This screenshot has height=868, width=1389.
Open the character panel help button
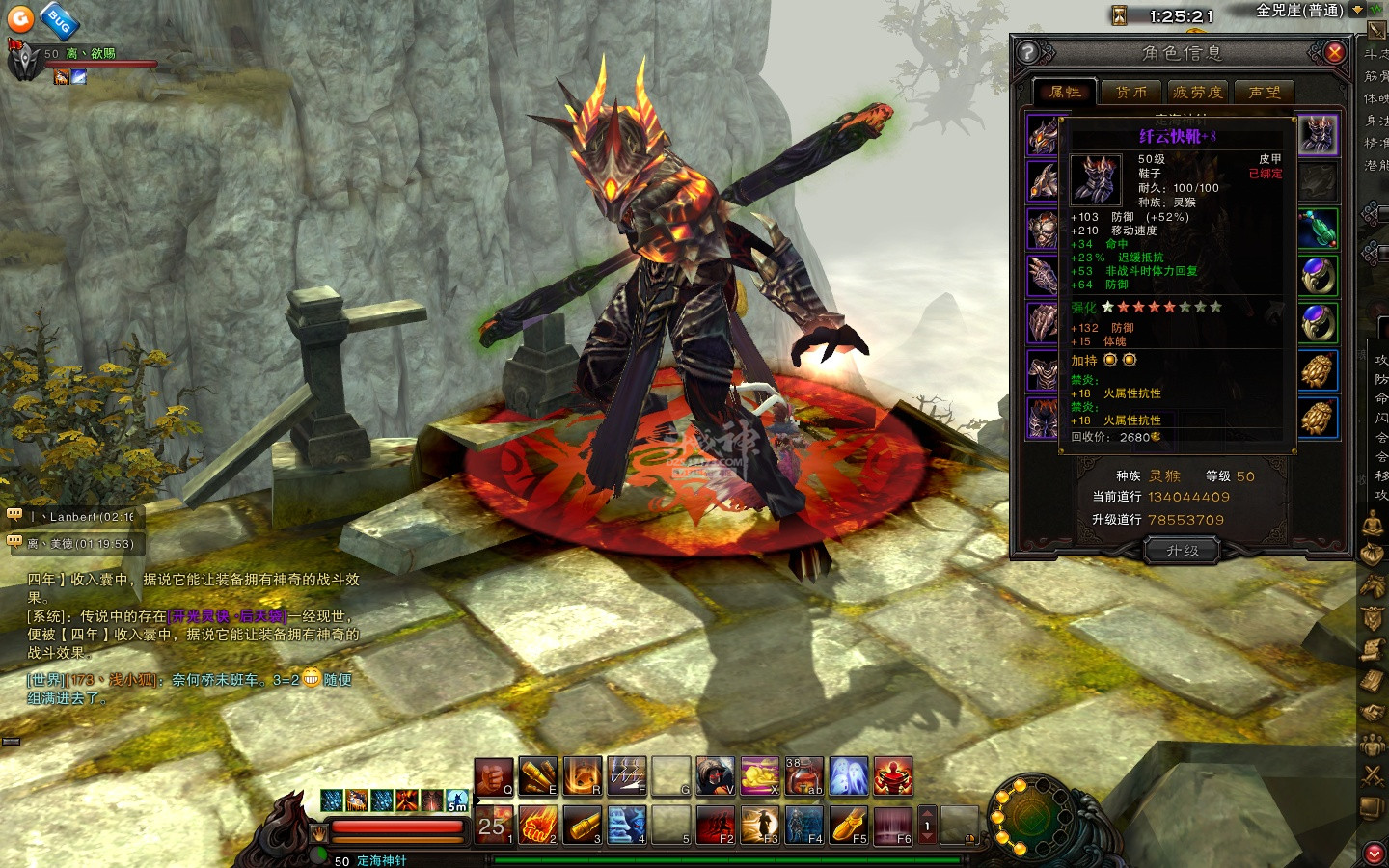(x=1028, y=53)
